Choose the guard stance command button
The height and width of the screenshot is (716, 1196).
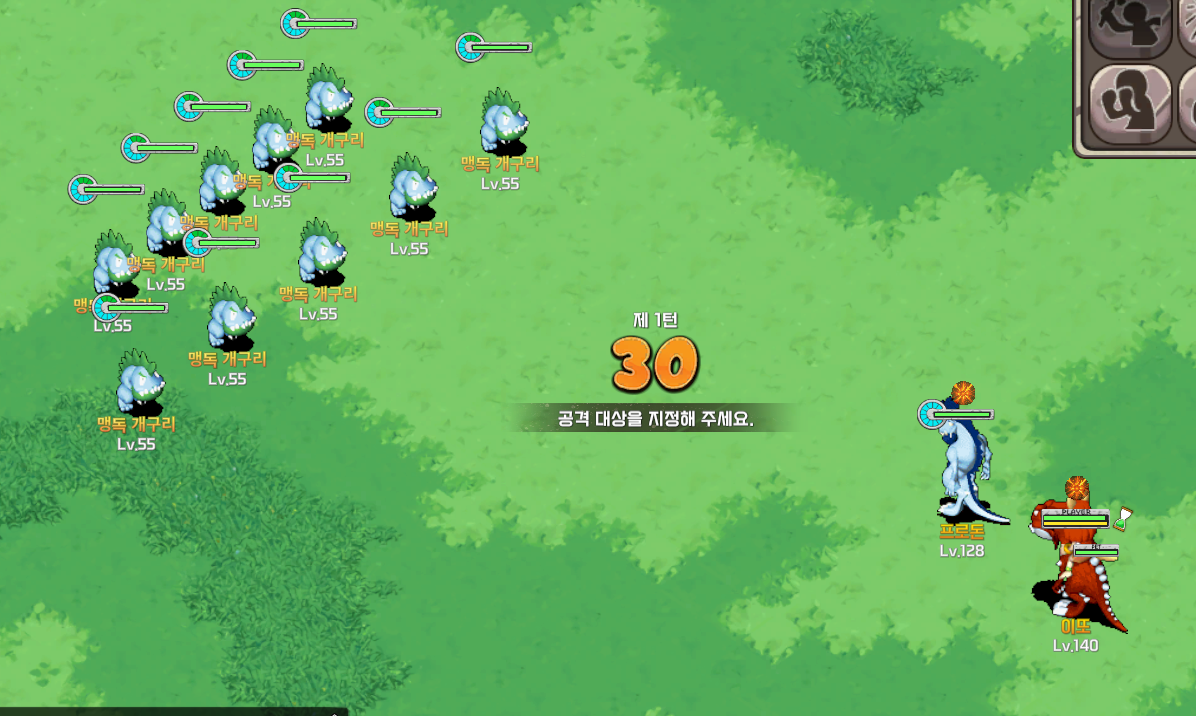[x=1129, y=104]
